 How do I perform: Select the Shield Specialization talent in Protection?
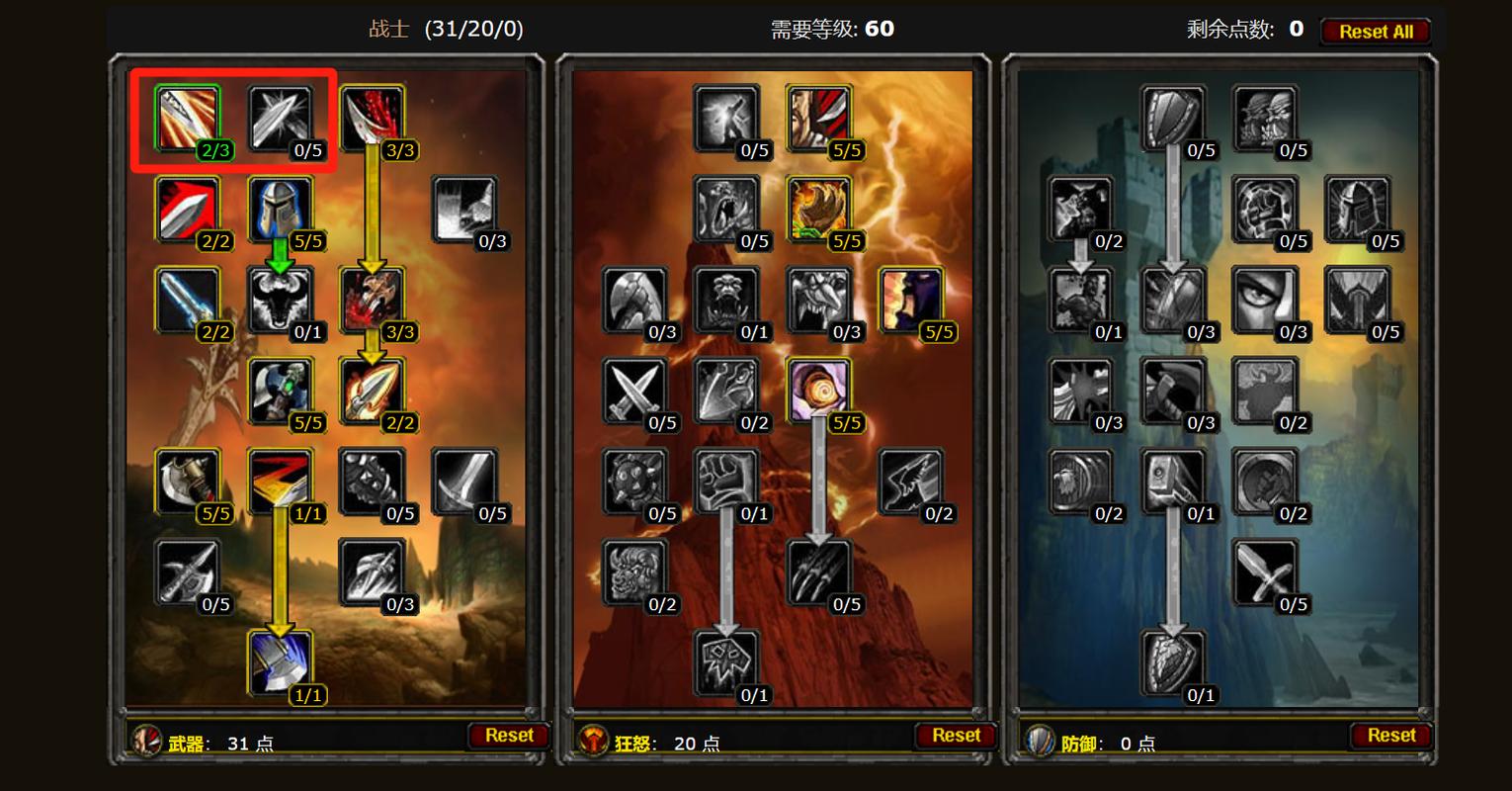tap(1171, 119)
